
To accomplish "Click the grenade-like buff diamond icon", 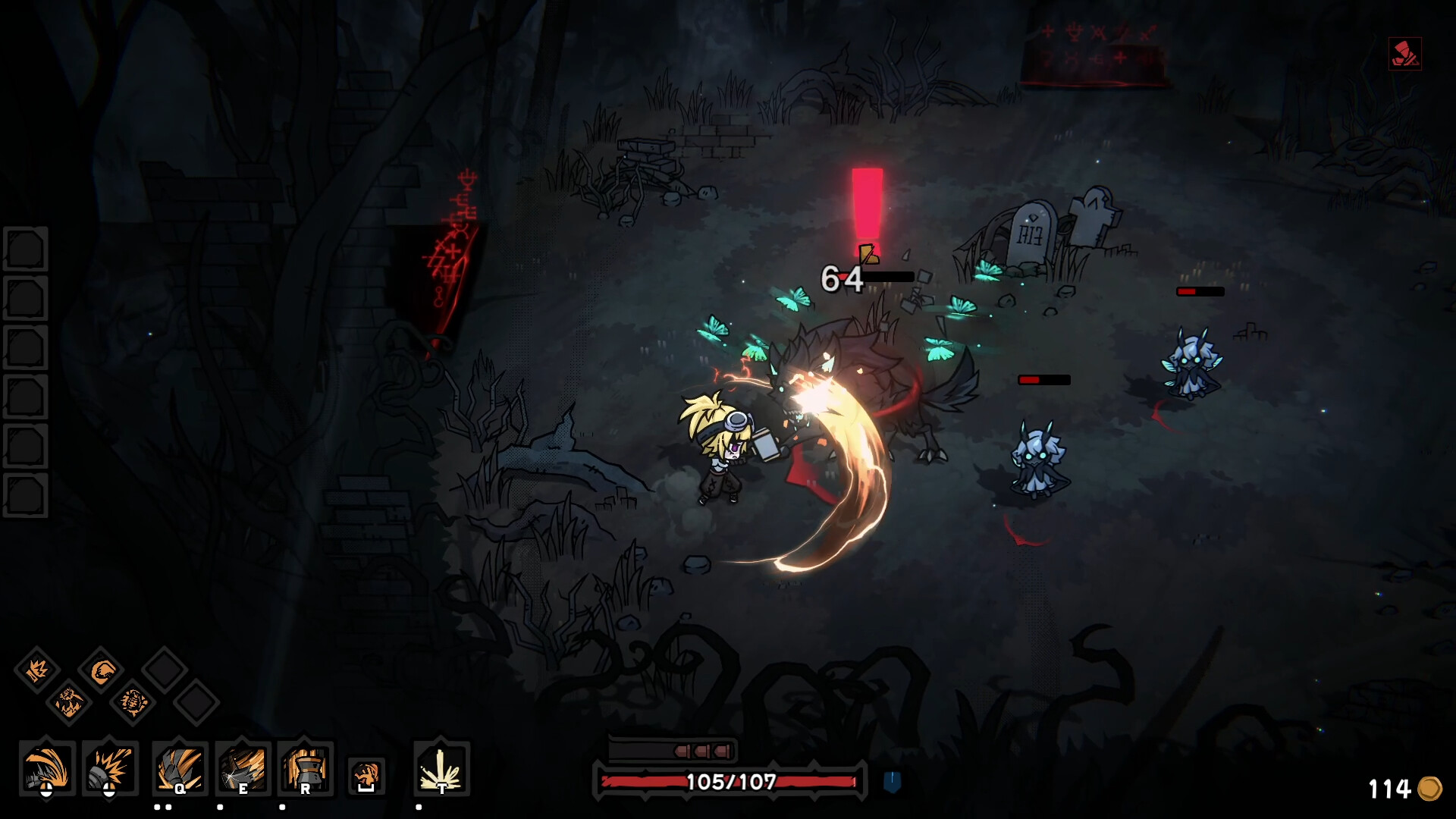I will [133, 703].
